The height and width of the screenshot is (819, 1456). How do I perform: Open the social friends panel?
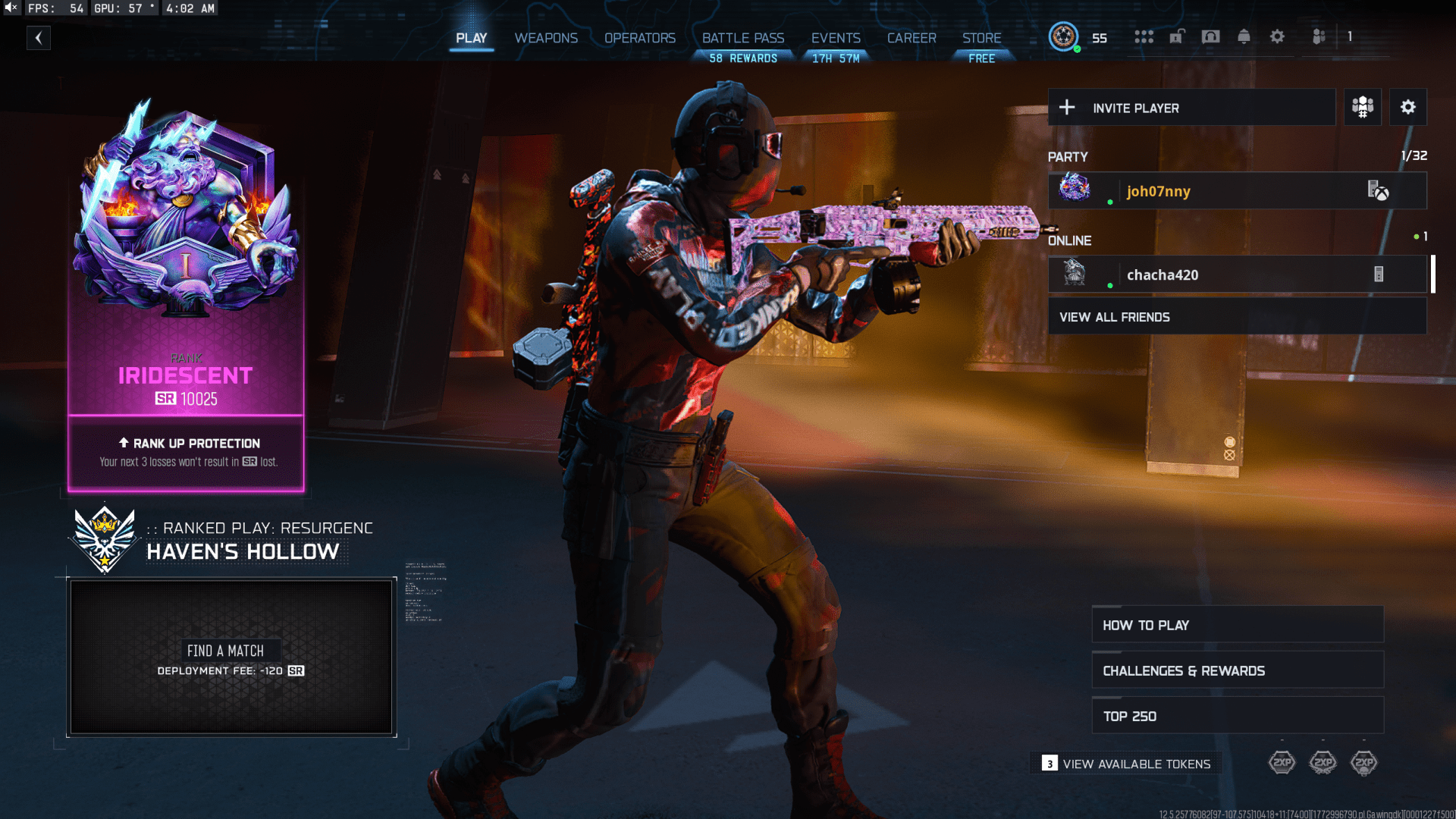pos(1319,36)
